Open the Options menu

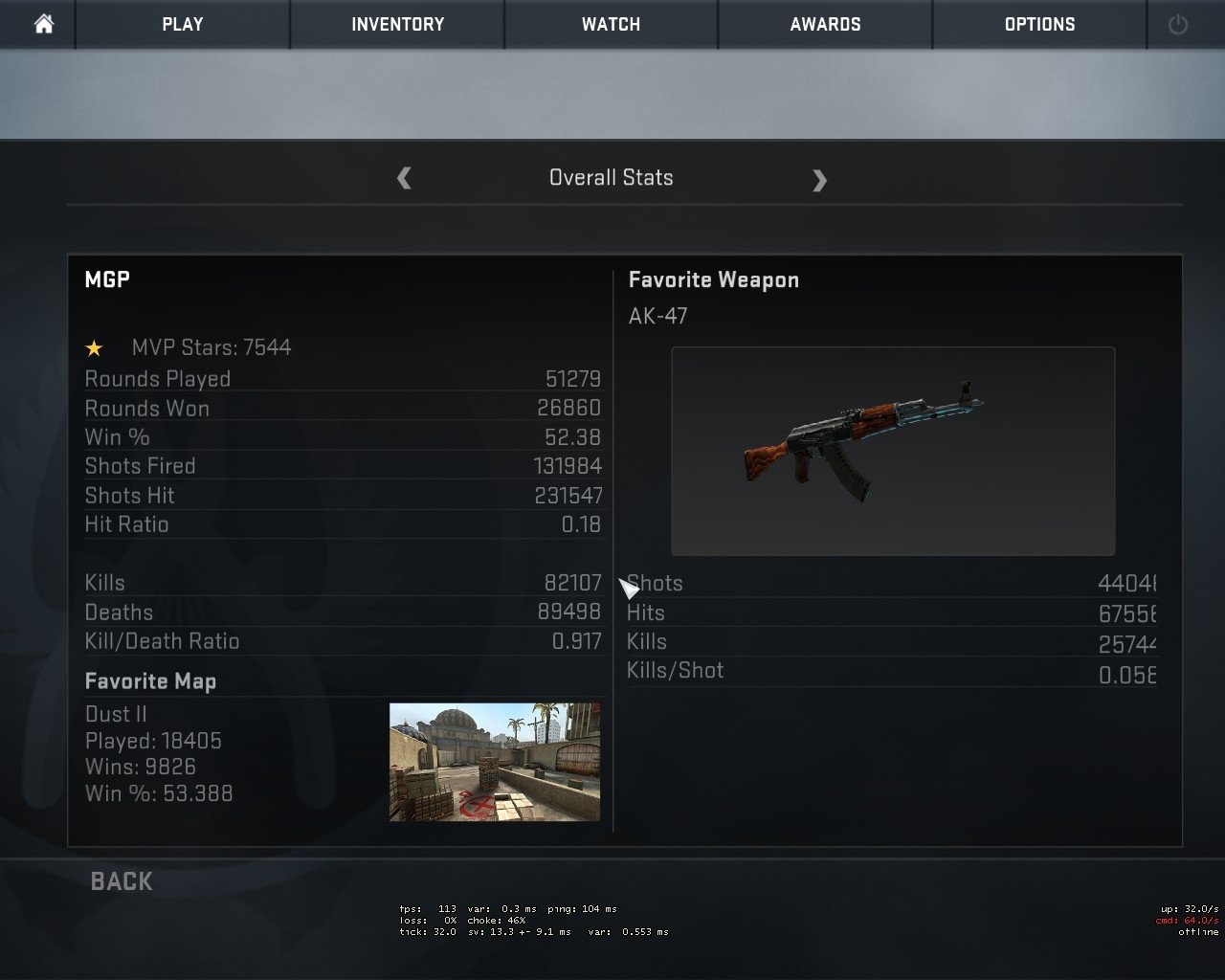coord(1039,24)
